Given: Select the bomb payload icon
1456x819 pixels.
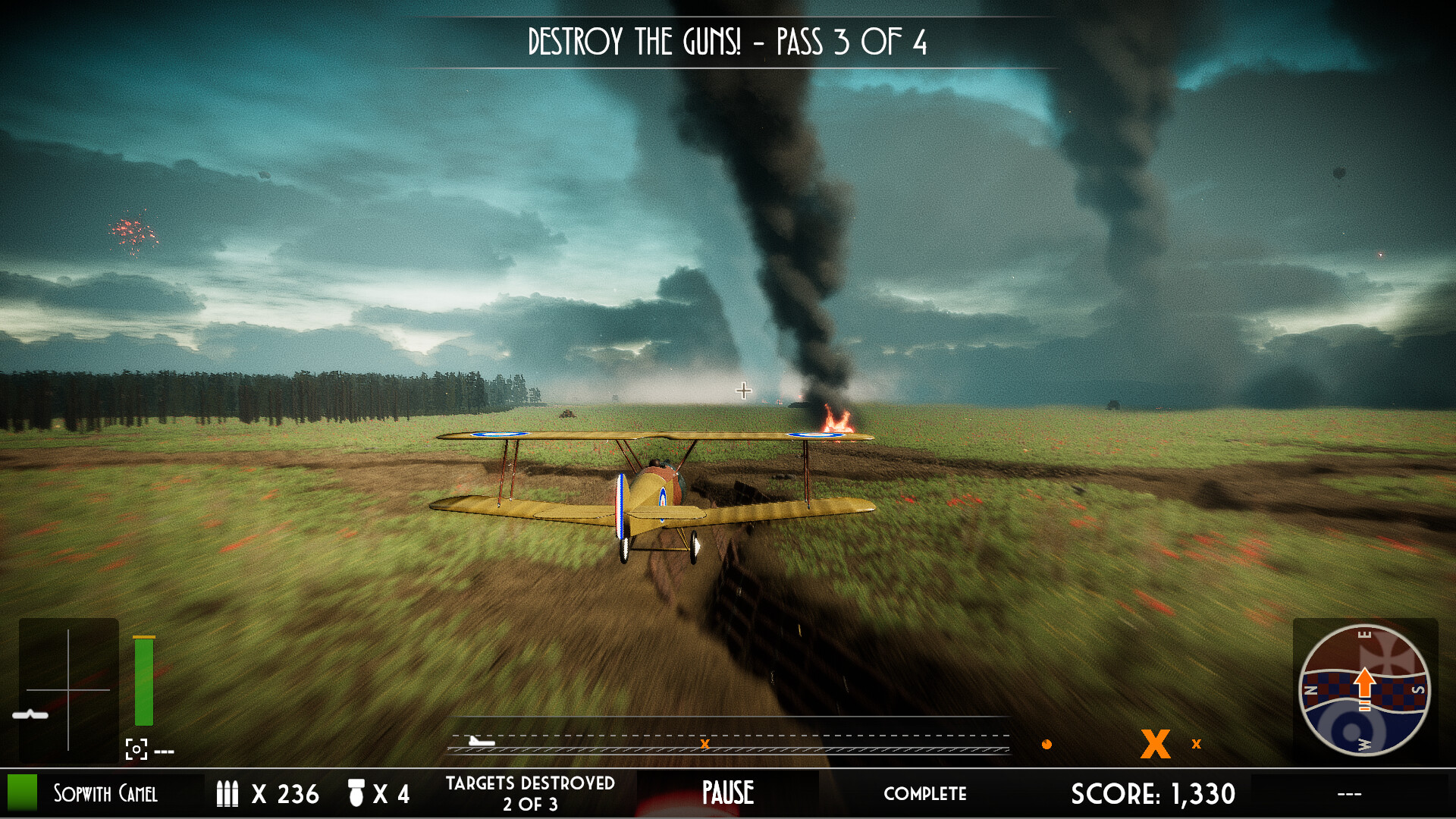Looking at the screenshot, I should coord(355,794).
